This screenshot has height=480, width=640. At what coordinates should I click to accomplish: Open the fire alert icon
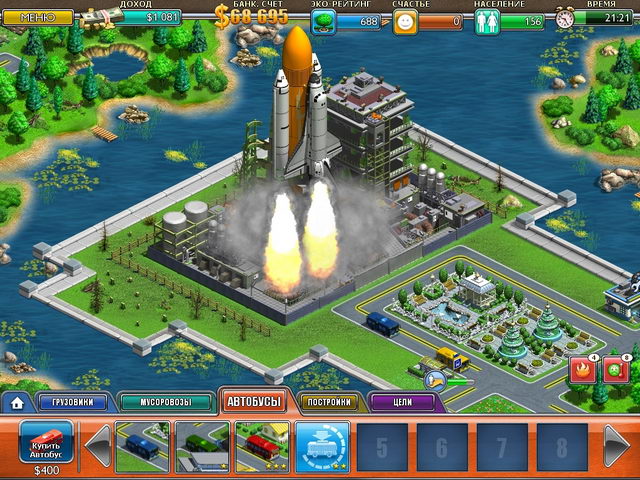584,368
